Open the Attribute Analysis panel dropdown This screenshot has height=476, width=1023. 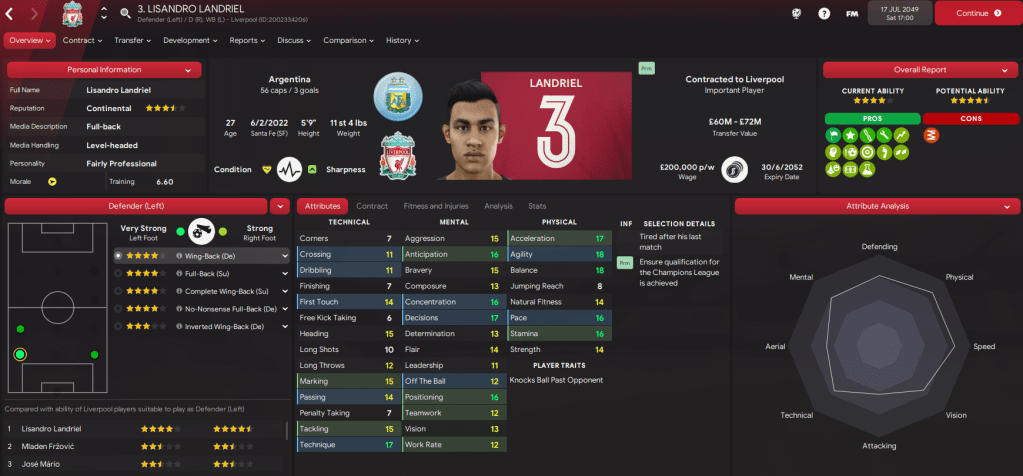click(x=1006, y=206)
